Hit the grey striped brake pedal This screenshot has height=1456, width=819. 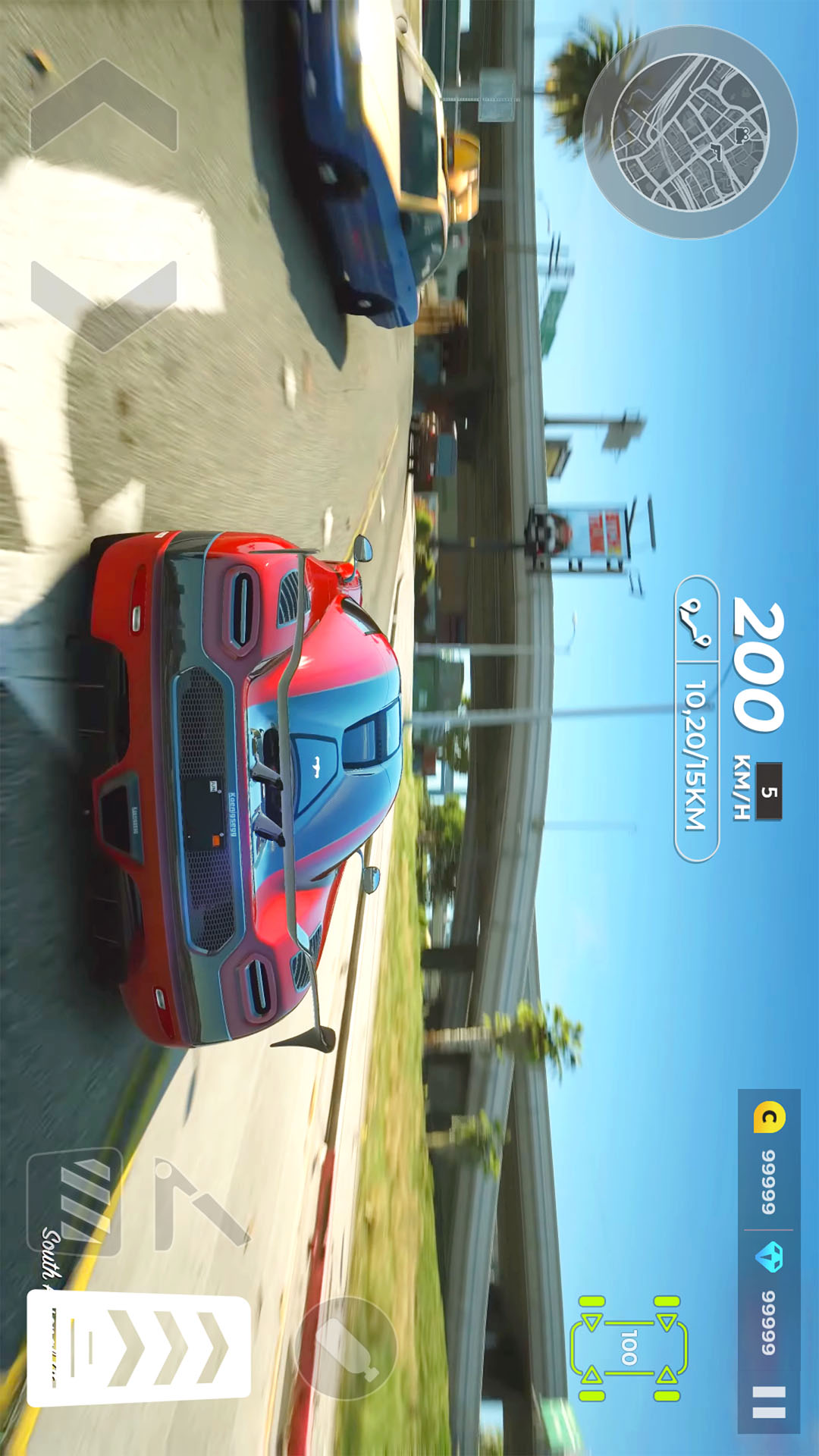pyautogui.click(x=74, y=1202)
